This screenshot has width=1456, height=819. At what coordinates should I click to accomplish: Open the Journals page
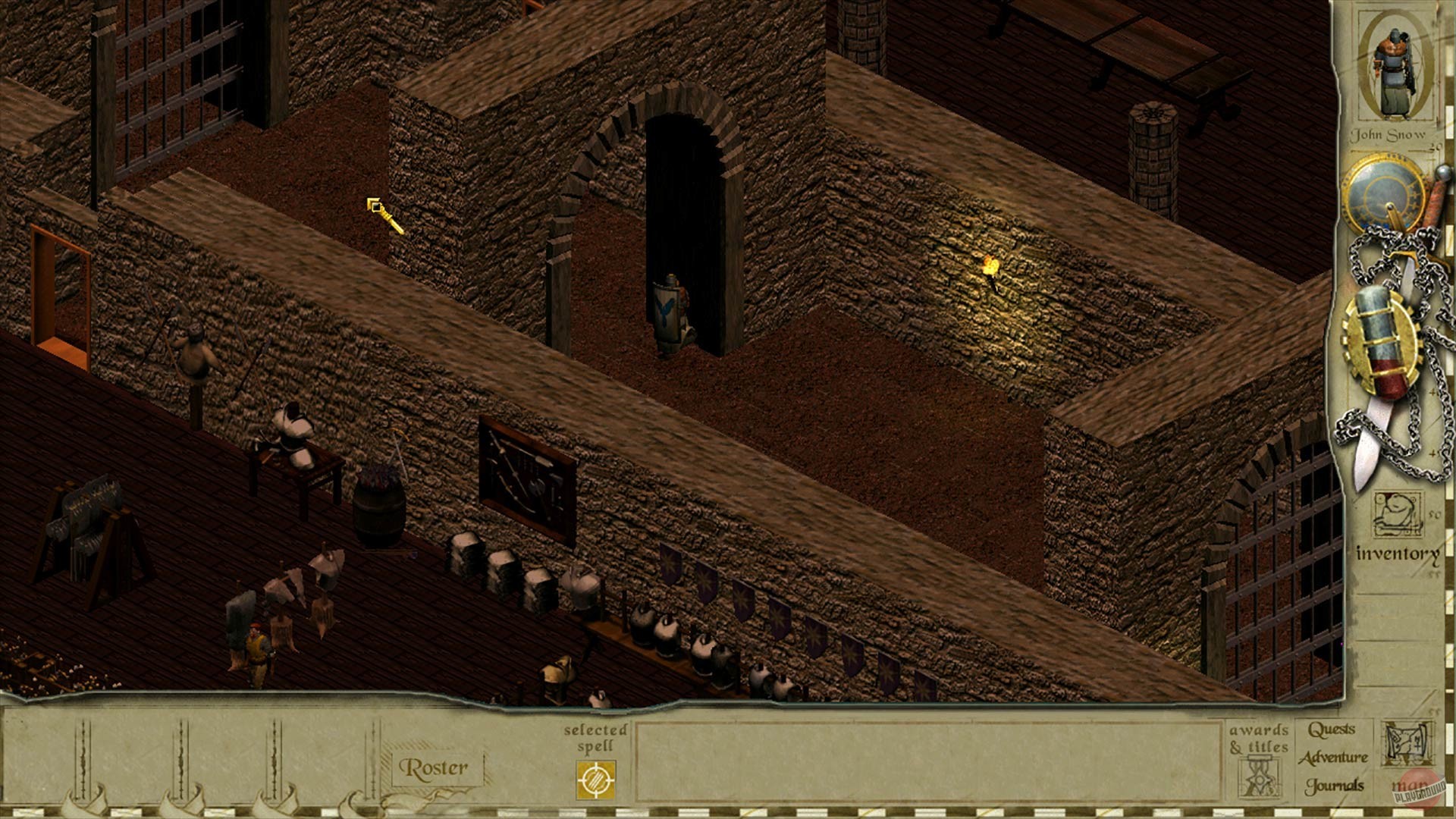point(1335,784)
